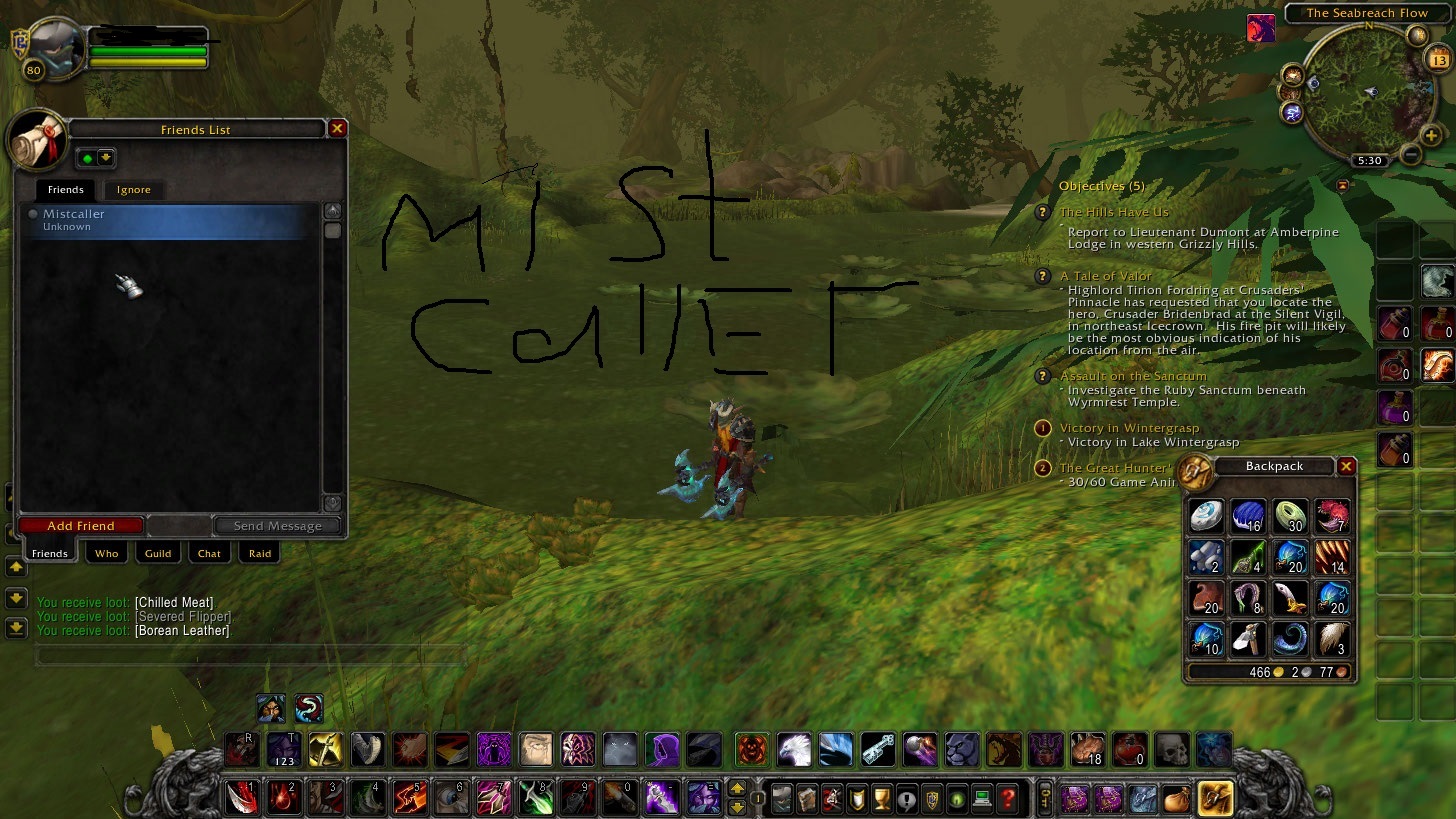This screenshot has width=1456, height=819.
Task: Zoom out on the minimap
Action: [x=1410, y=155]
